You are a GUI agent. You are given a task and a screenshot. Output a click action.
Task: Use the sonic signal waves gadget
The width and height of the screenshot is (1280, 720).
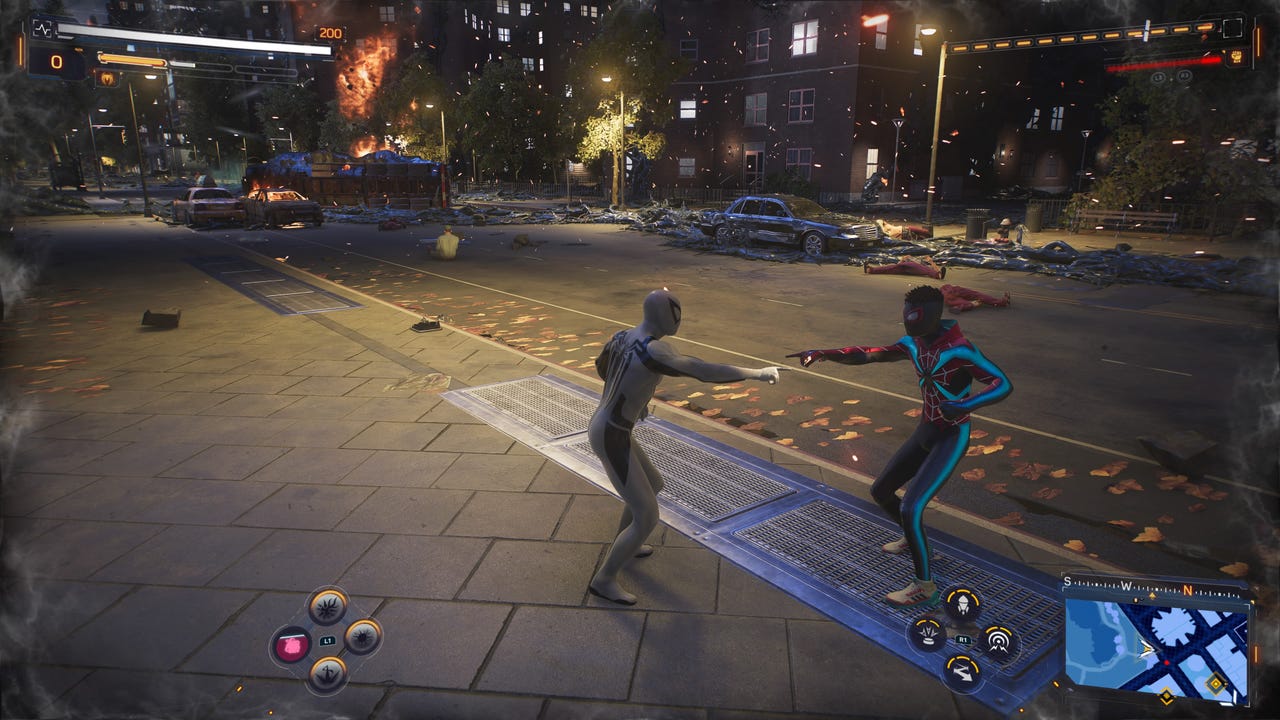[x=998, y=640]
